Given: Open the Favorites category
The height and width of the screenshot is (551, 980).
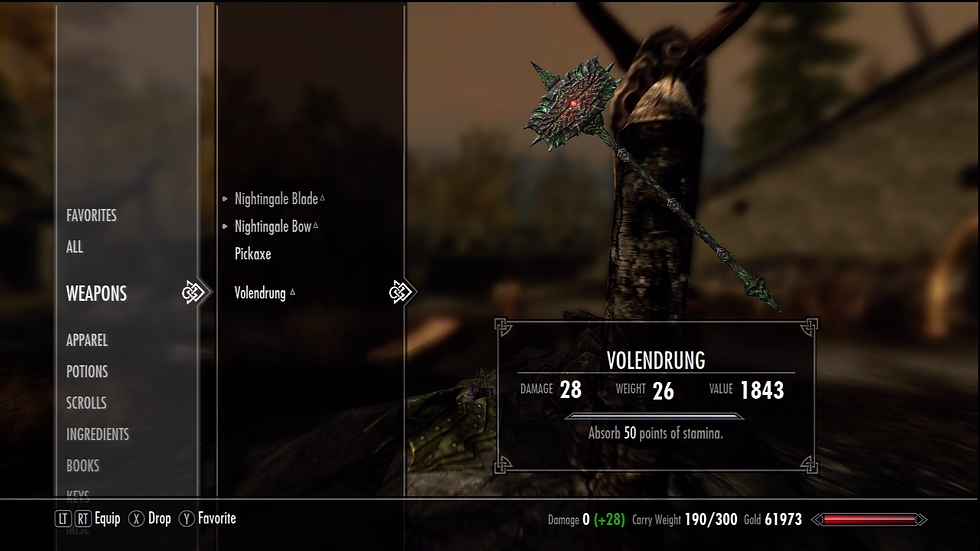Looking at the screenshot, I should [91, 215].
